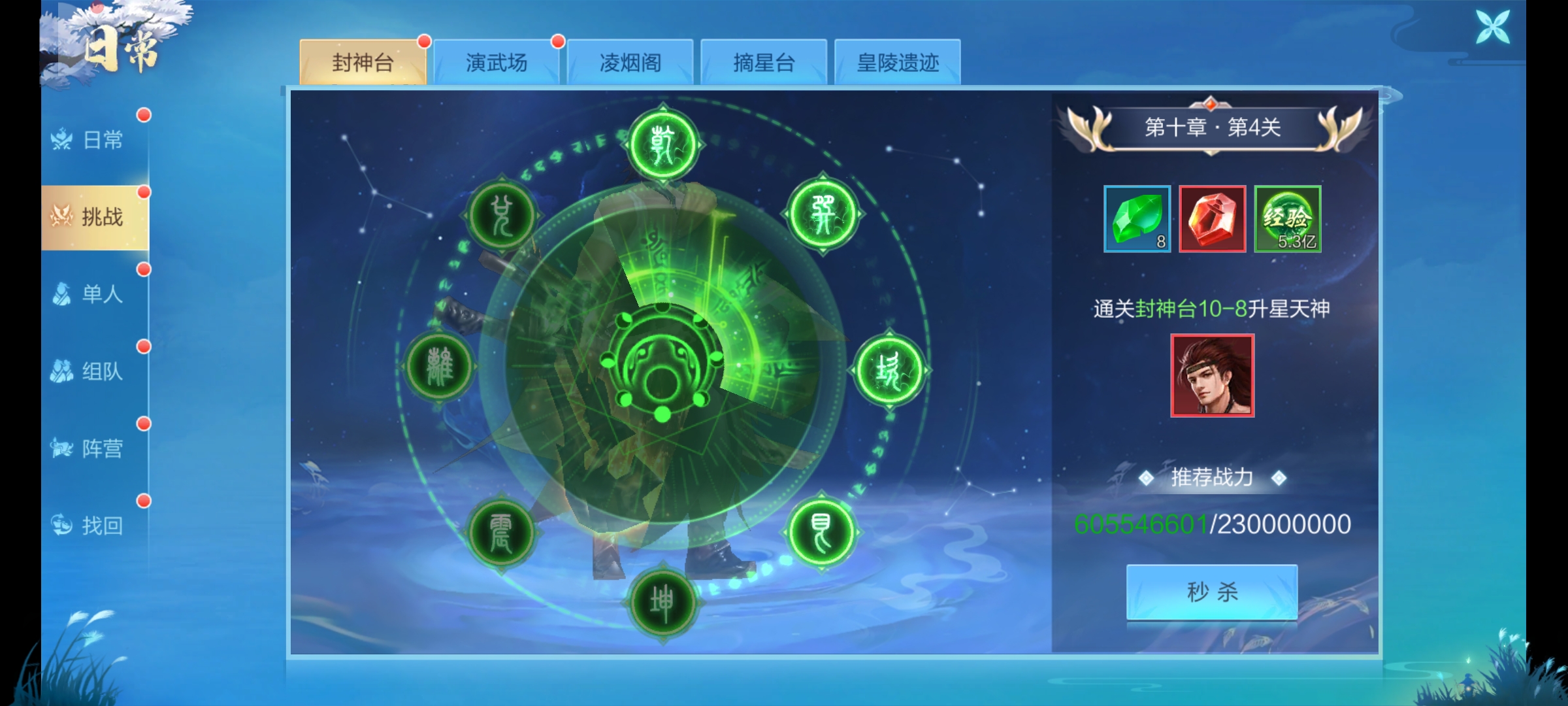This screenshot has width=1568, height=706.
Task: Switch to the 摘星台 tab
Action: point(764,63)
